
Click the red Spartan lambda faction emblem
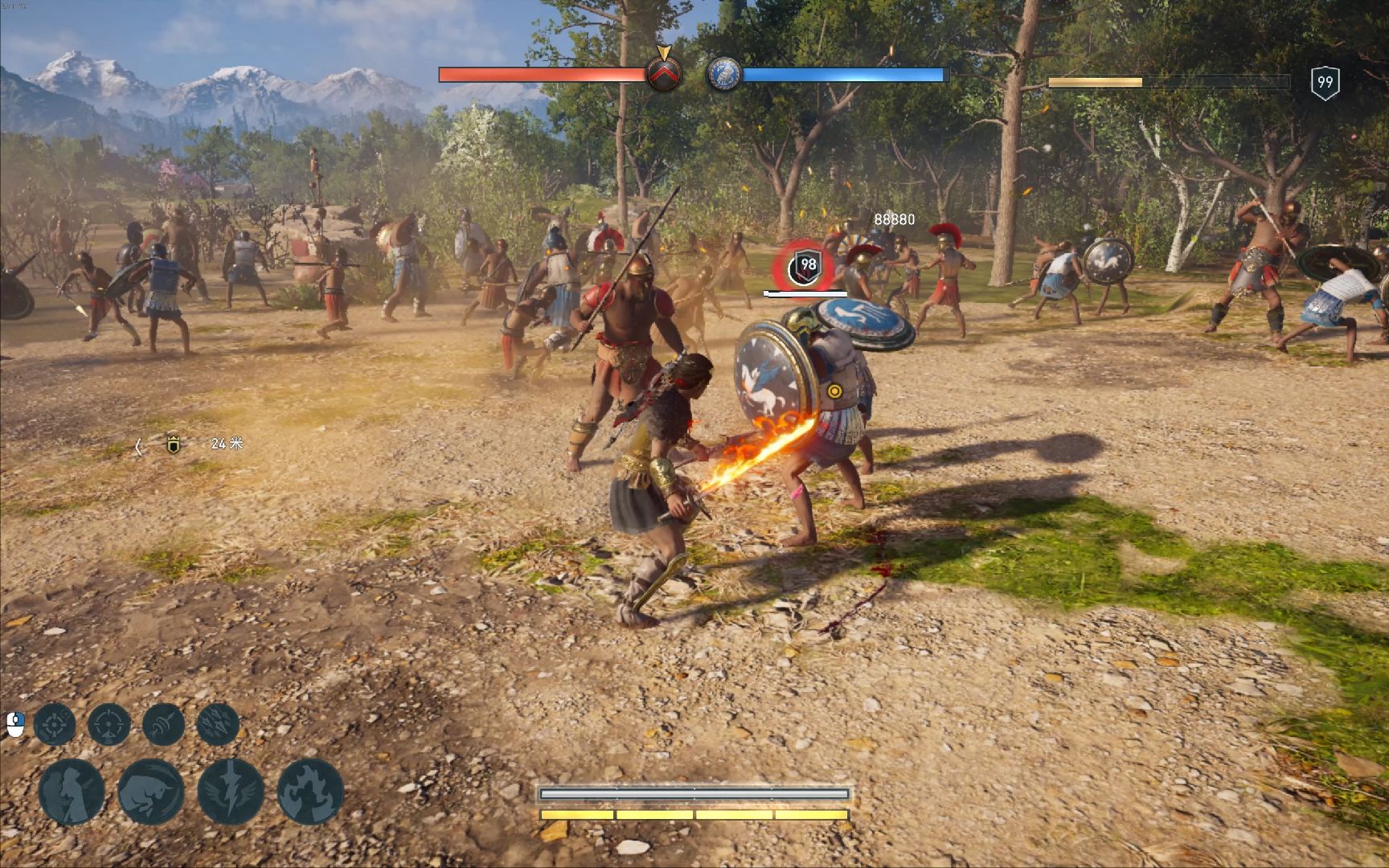664,75
